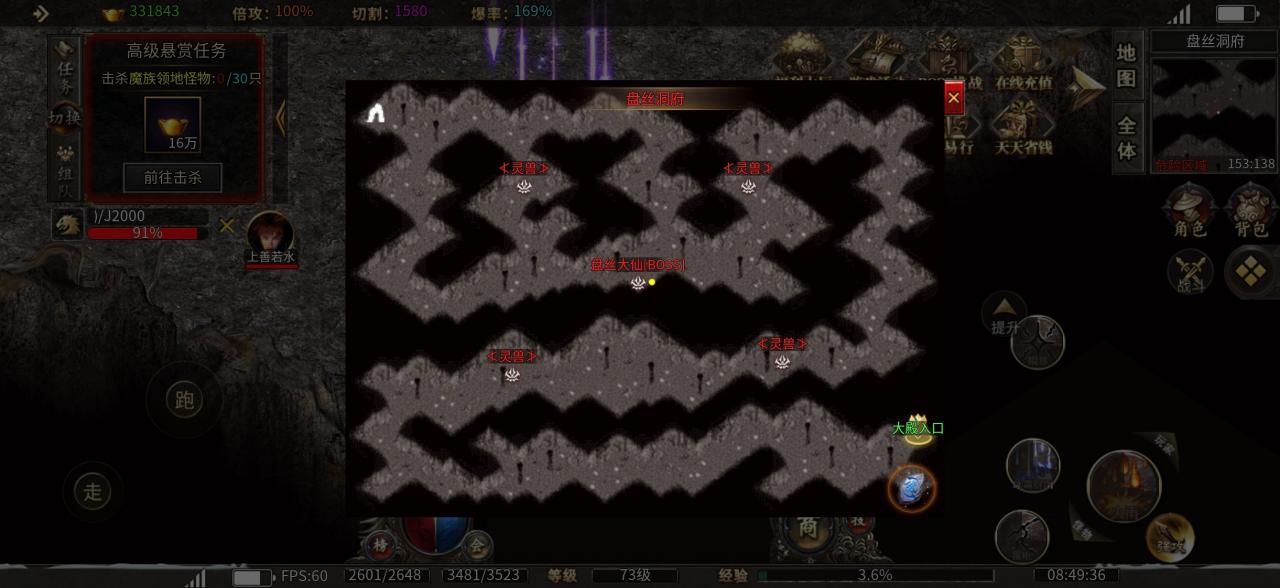Open the minimap thumbnail
The width and height of the screenshot is (1280, 588).
(x=1213, y=113)
